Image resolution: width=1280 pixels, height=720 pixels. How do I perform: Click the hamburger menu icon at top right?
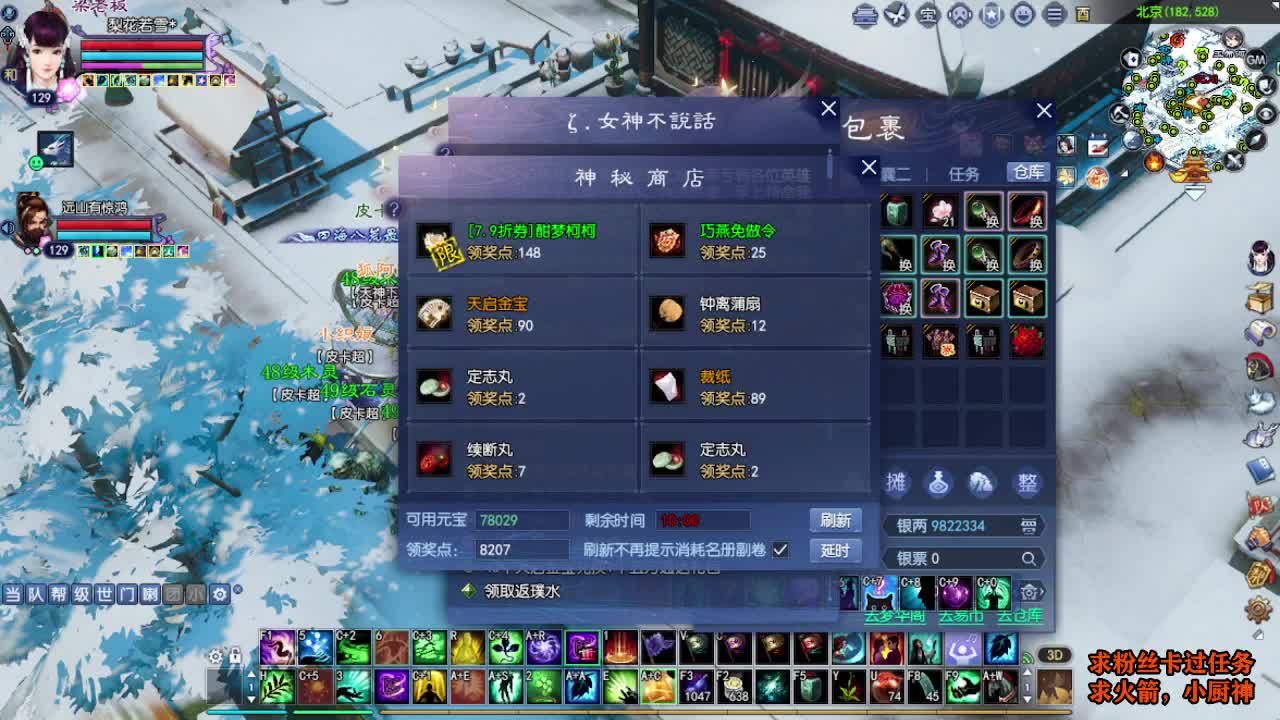[1054, 15]
